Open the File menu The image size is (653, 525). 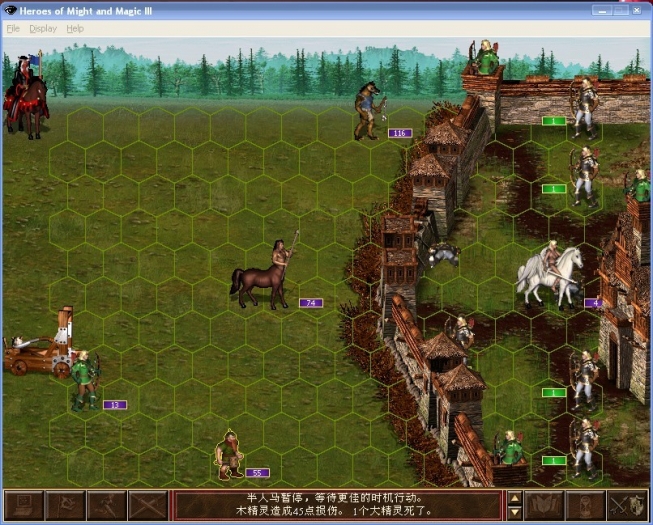click(x=13, y=29)
